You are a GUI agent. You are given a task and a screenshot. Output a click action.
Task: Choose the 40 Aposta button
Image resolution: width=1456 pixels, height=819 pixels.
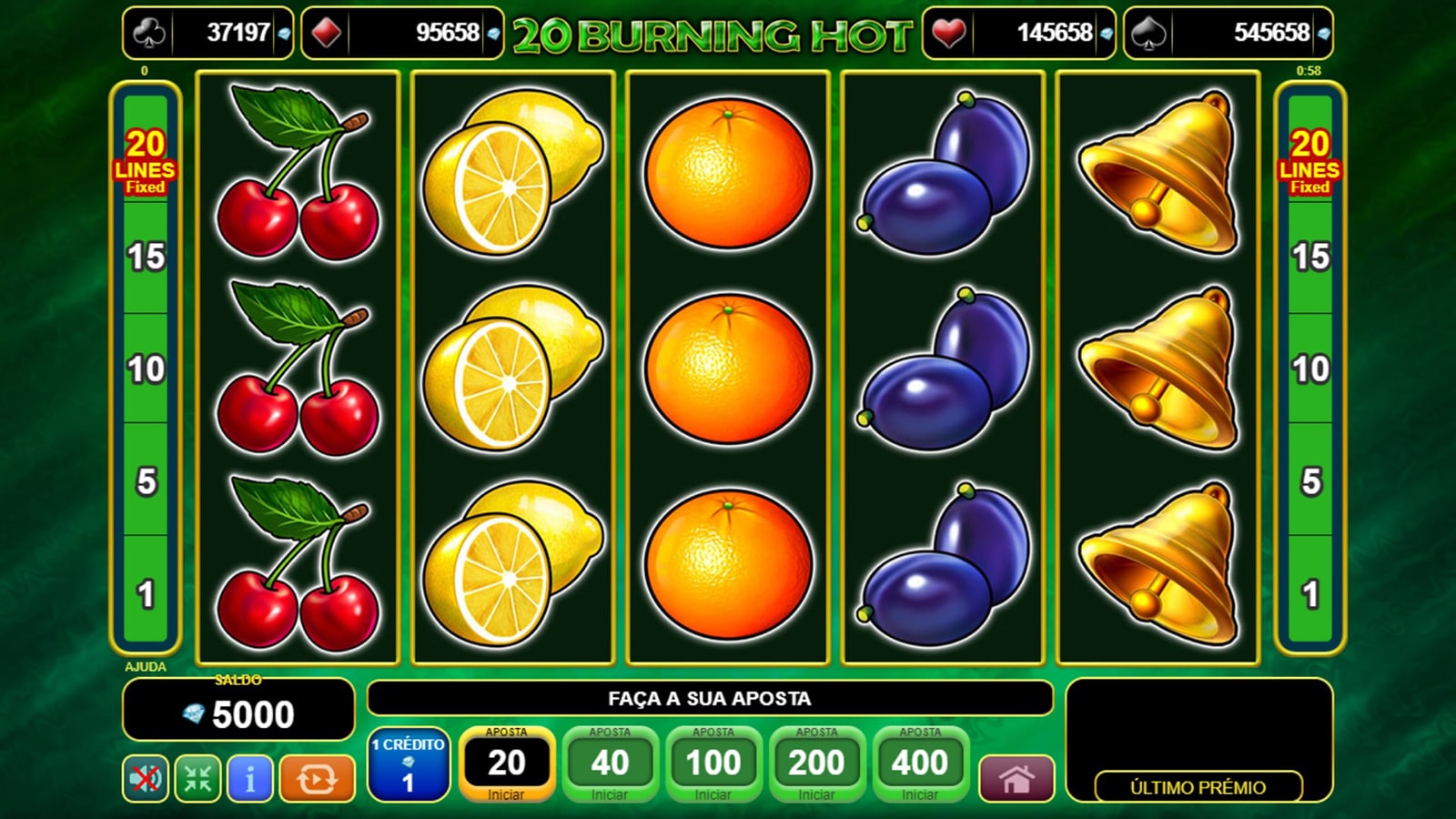pos(610,764)
